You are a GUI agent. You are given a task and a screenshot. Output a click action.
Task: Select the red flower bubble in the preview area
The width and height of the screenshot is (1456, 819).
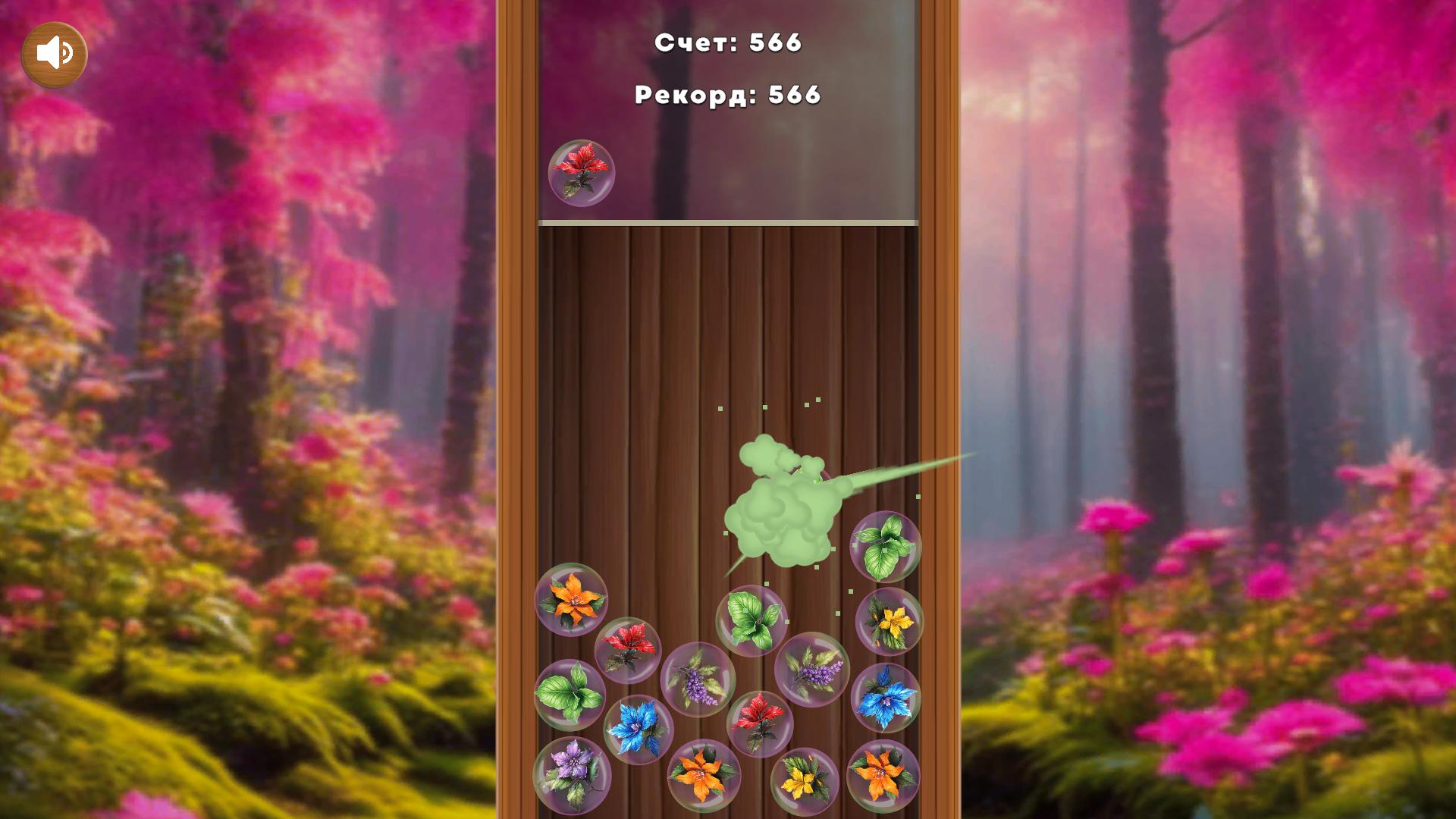pos(582,171)
